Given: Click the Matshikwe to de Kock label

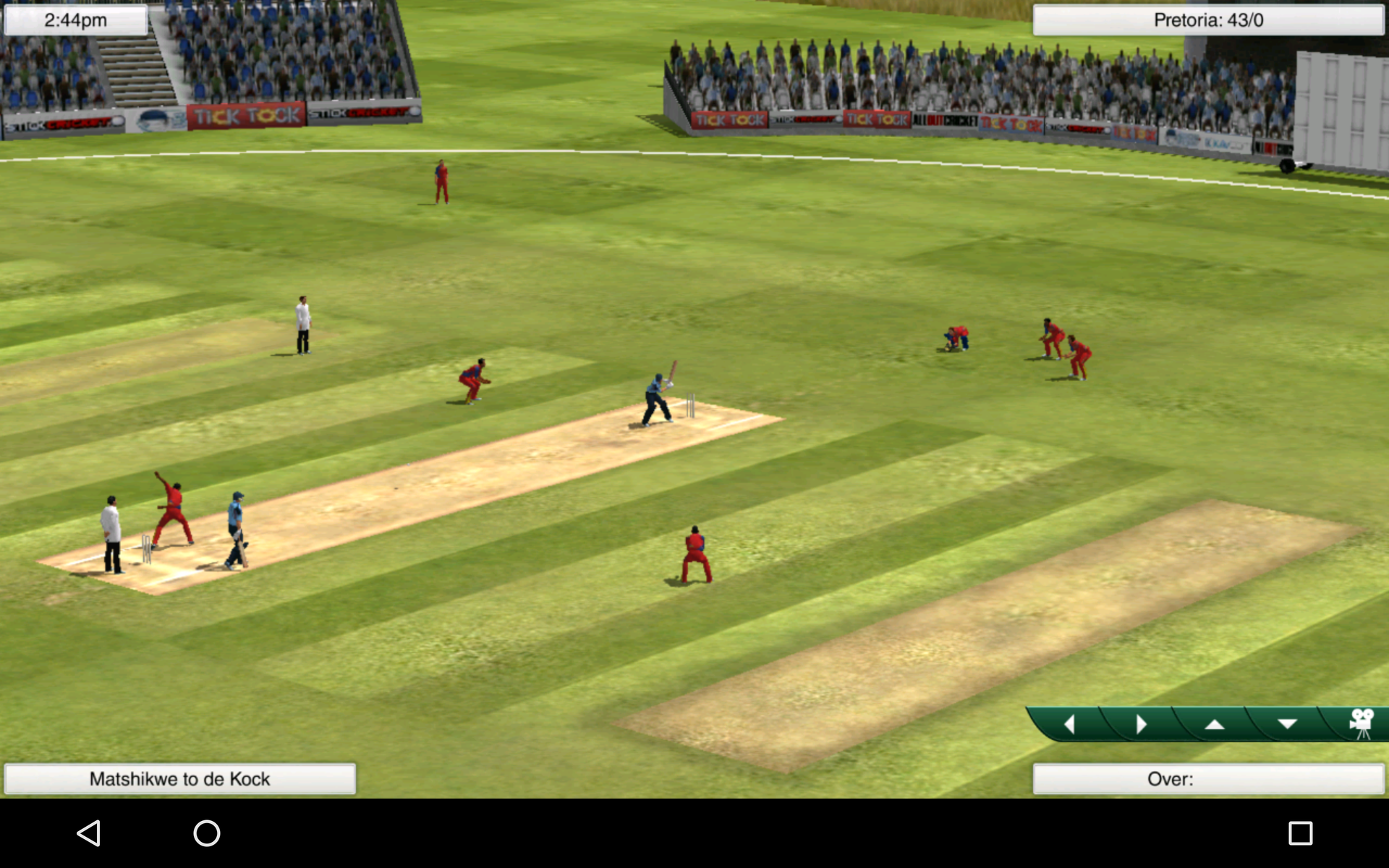Looking at the screenshot, I should [x=181, y=779].
